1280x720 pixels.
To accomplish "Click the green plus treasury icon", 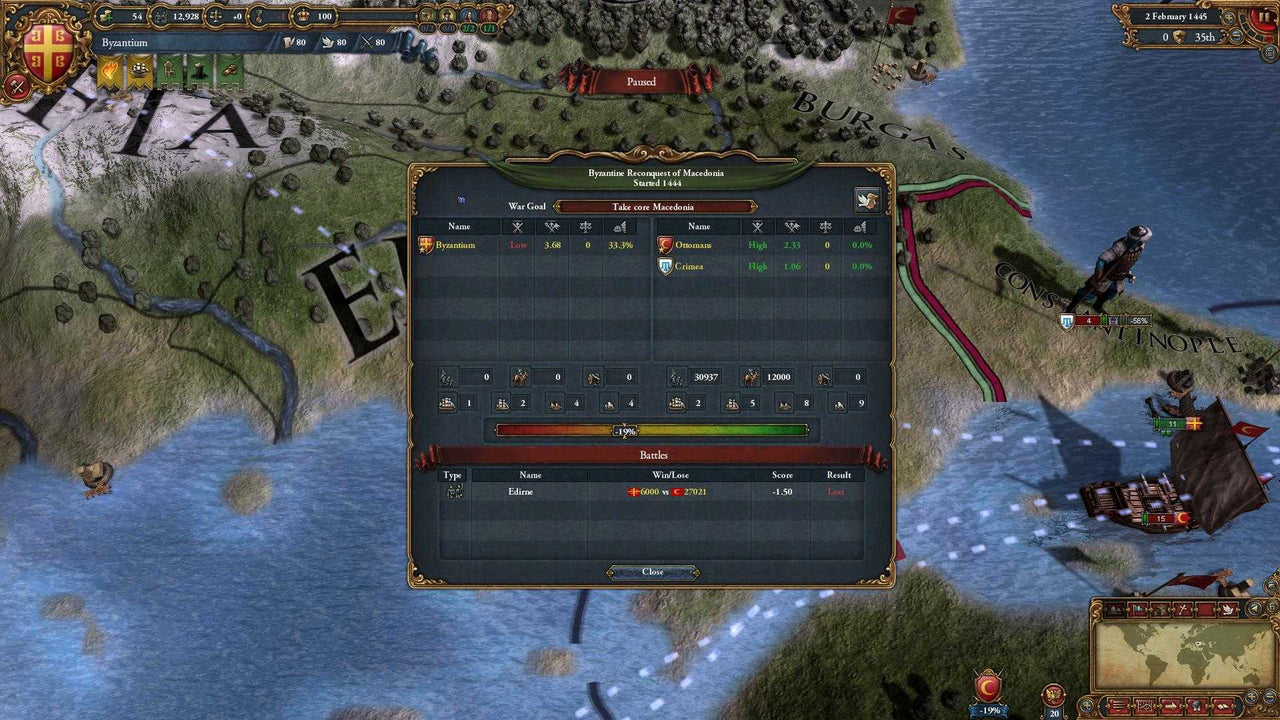I will coord(106,17).
